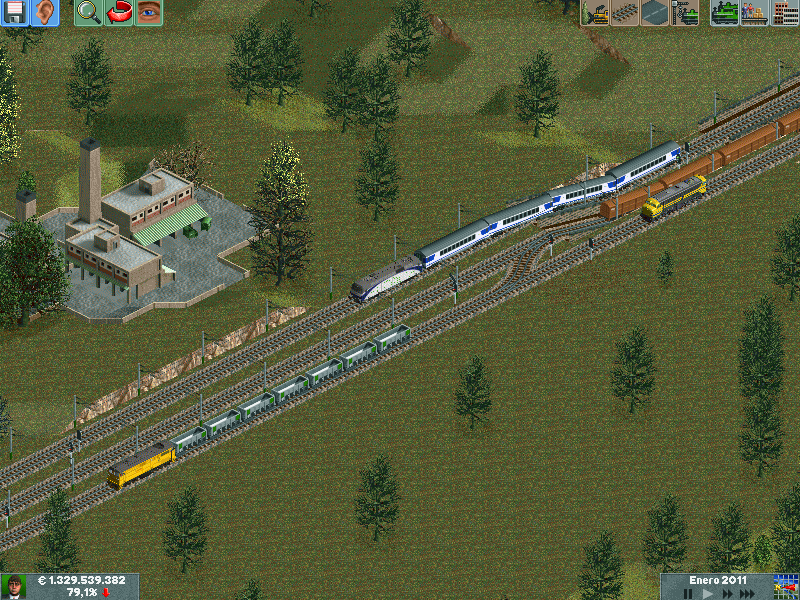Open the railway track construction tool
This screenshot has width=800, height=600.
pyautogui.click(x=625, y=12)
